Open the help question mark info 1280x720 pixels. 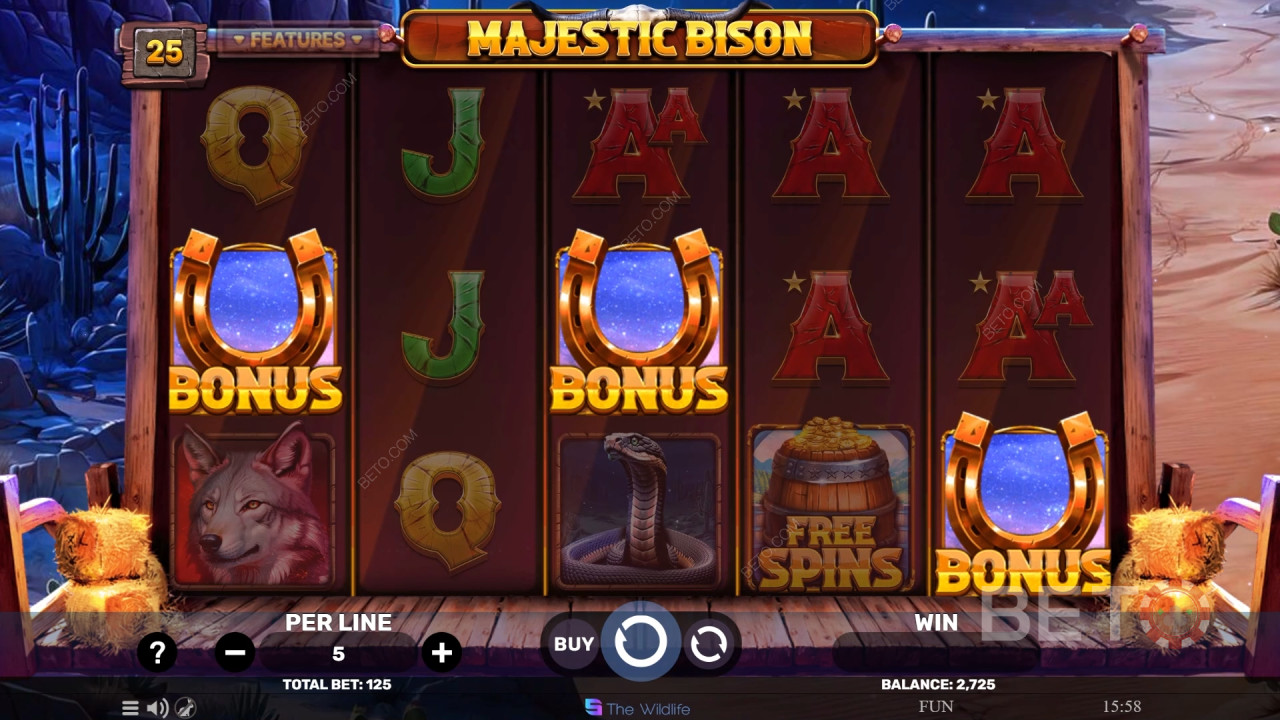click(157, 654)
